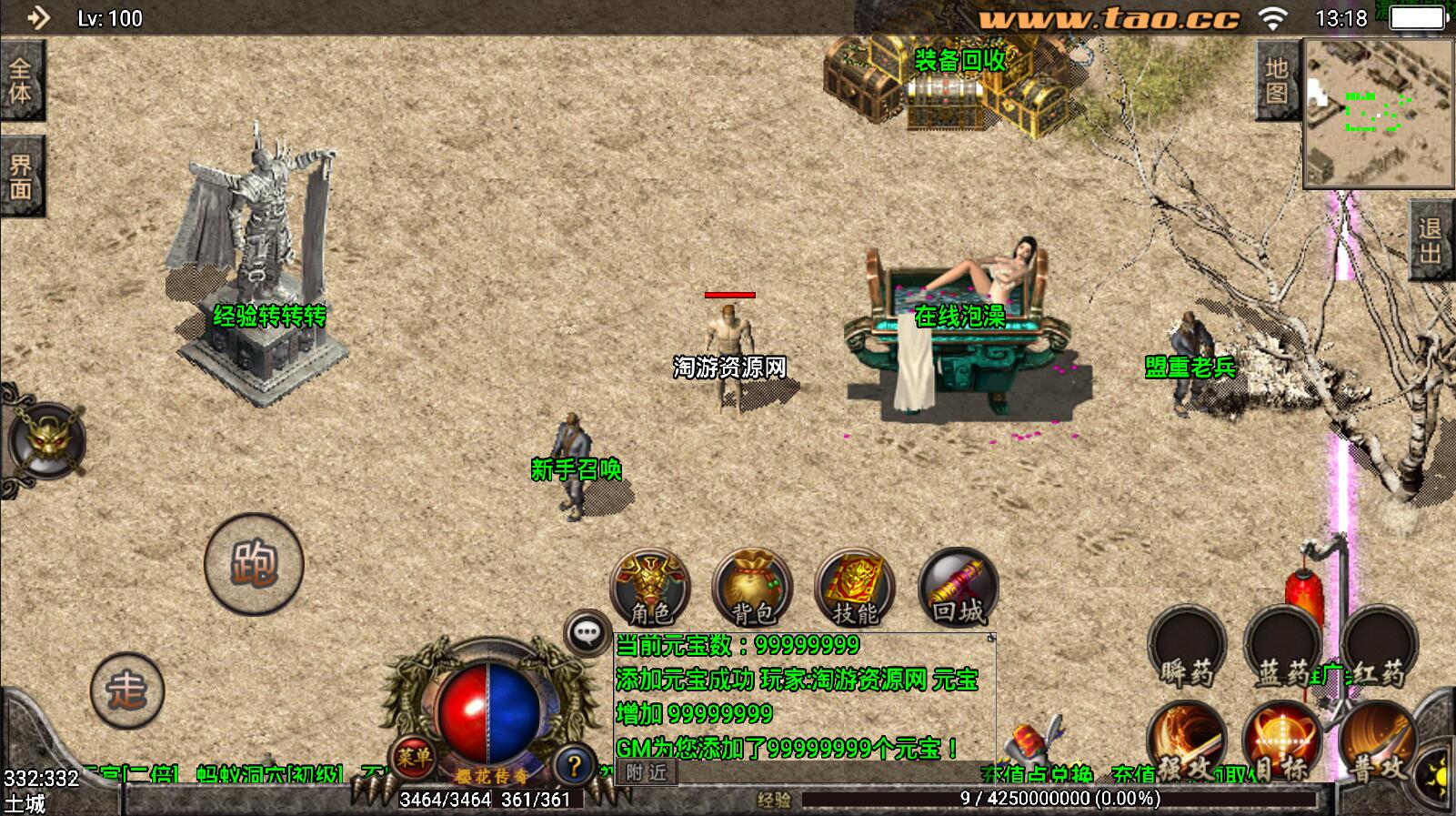The height and width of the screenshot is (816, 1456).
Task: Trigger the 普攻 normal attack
Action: (x=1378, y=743)
